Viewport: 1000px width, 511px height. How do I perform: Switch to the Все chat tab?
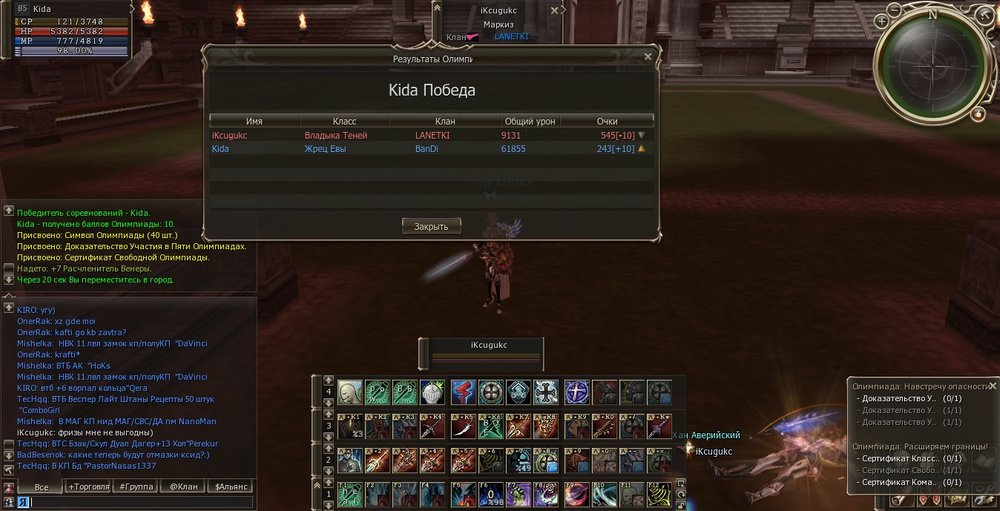coord(41,487)
